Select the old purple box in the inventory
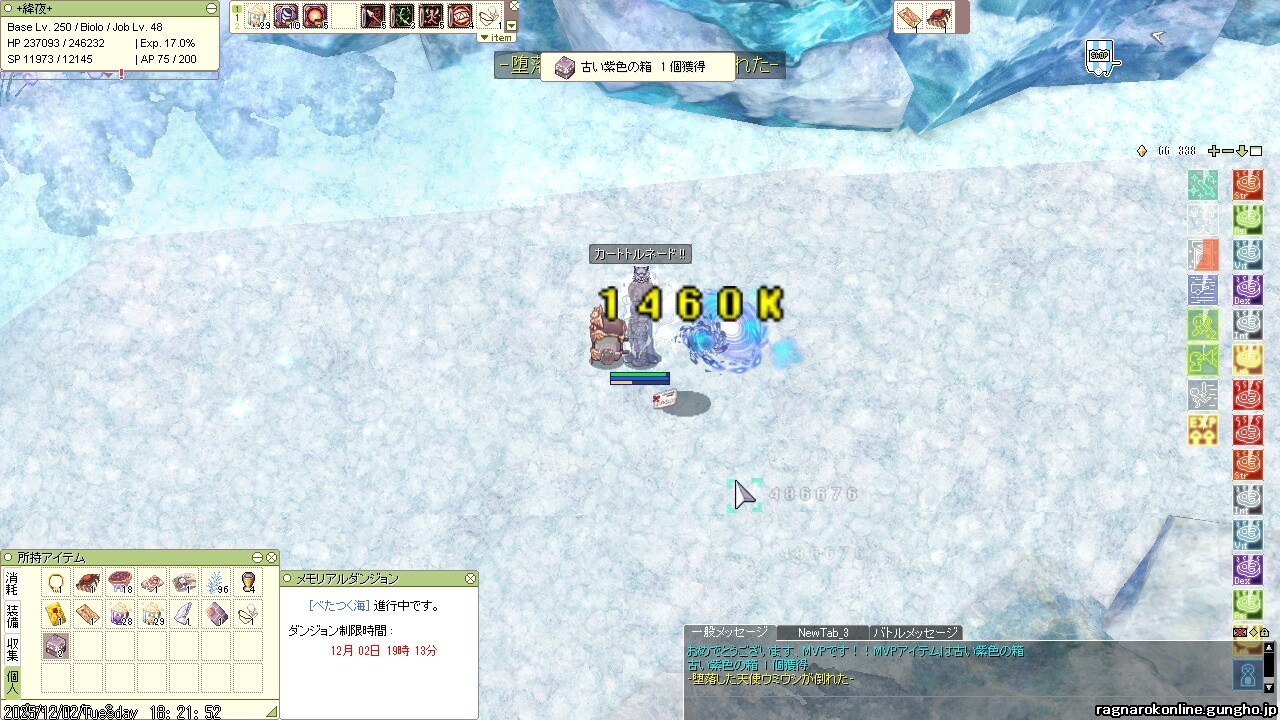Viewport: 1280px width, 720px height. 56,646
